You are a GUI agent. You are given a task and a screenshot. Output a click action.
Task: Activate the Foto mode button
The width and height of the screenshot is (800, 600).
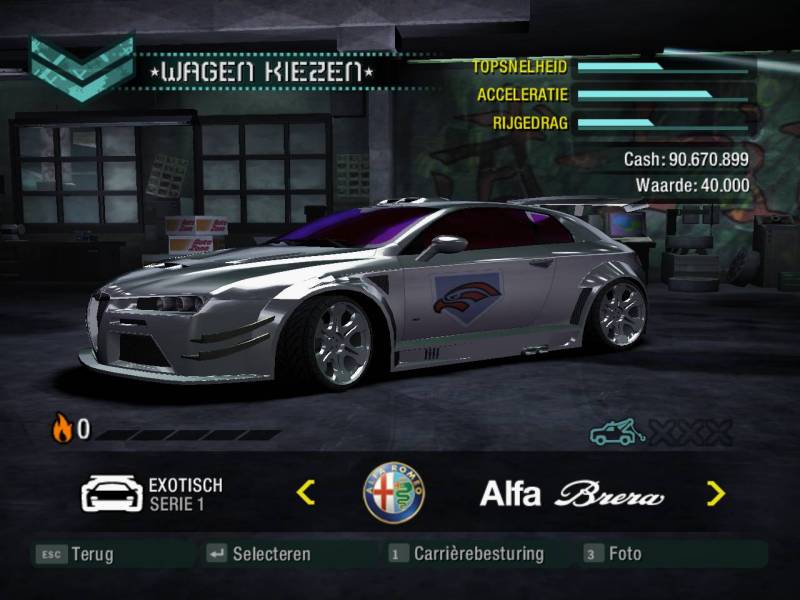(613, 553)
